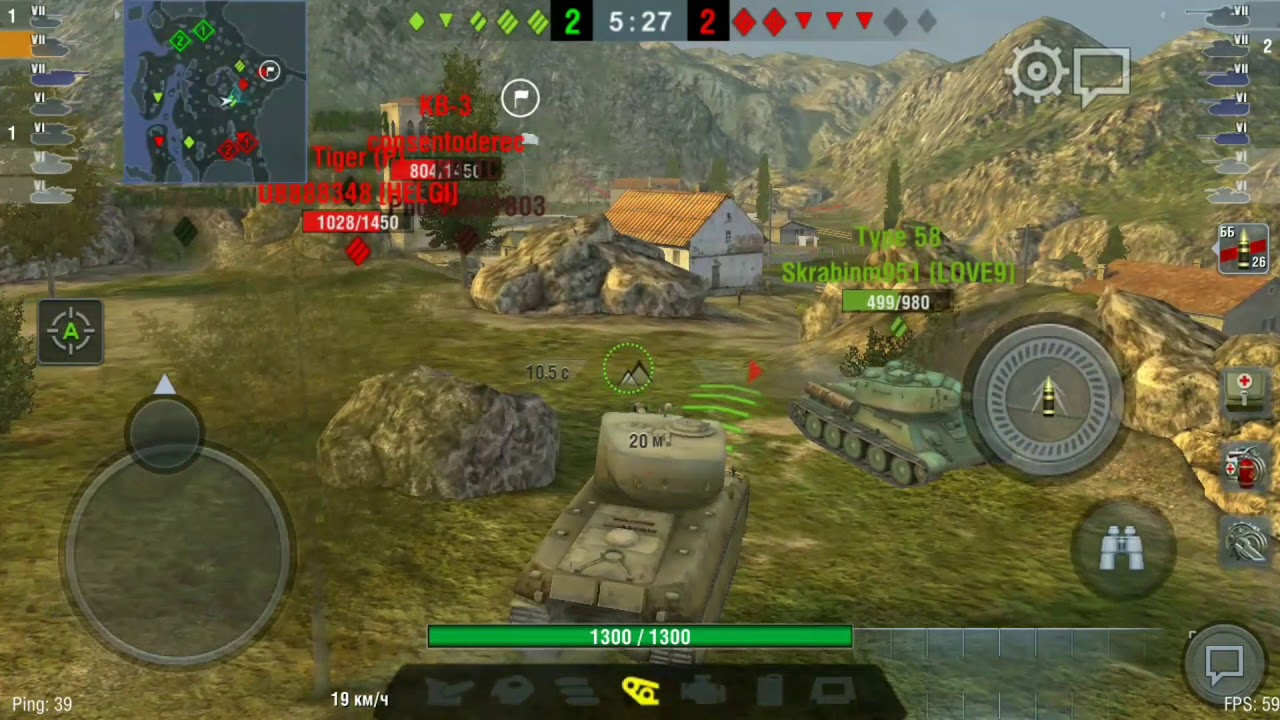Select the ББ armor-piercing shell icon
This screenshot has height=720, width=1280.
click(1243, 250)
